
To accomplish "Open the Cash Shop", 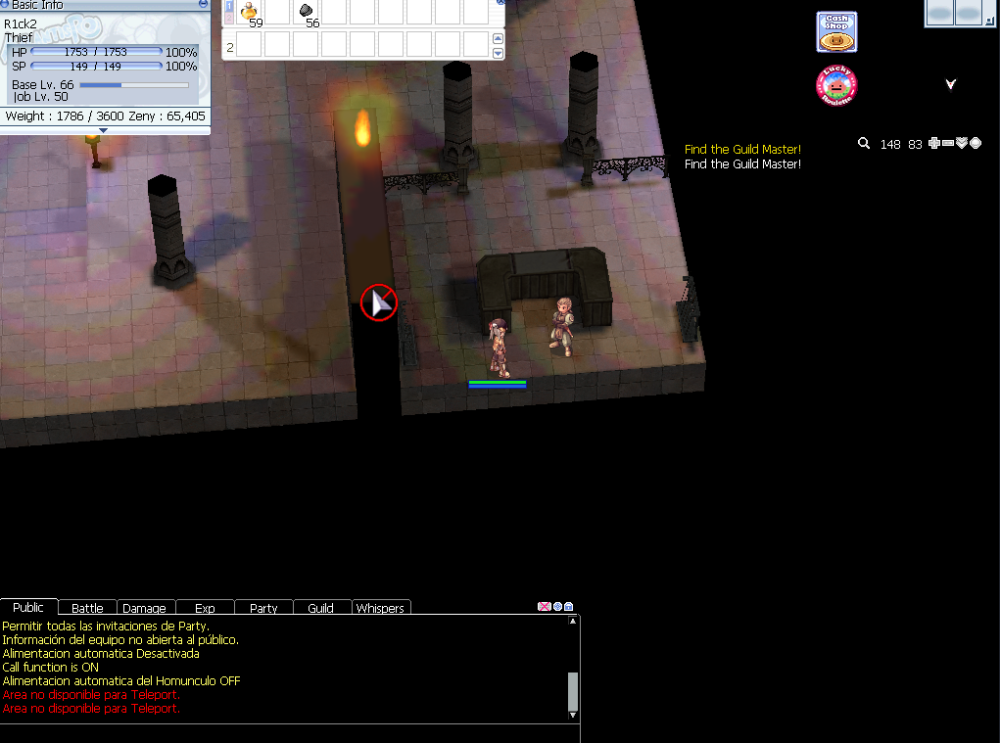I will (x=836, y=32).
